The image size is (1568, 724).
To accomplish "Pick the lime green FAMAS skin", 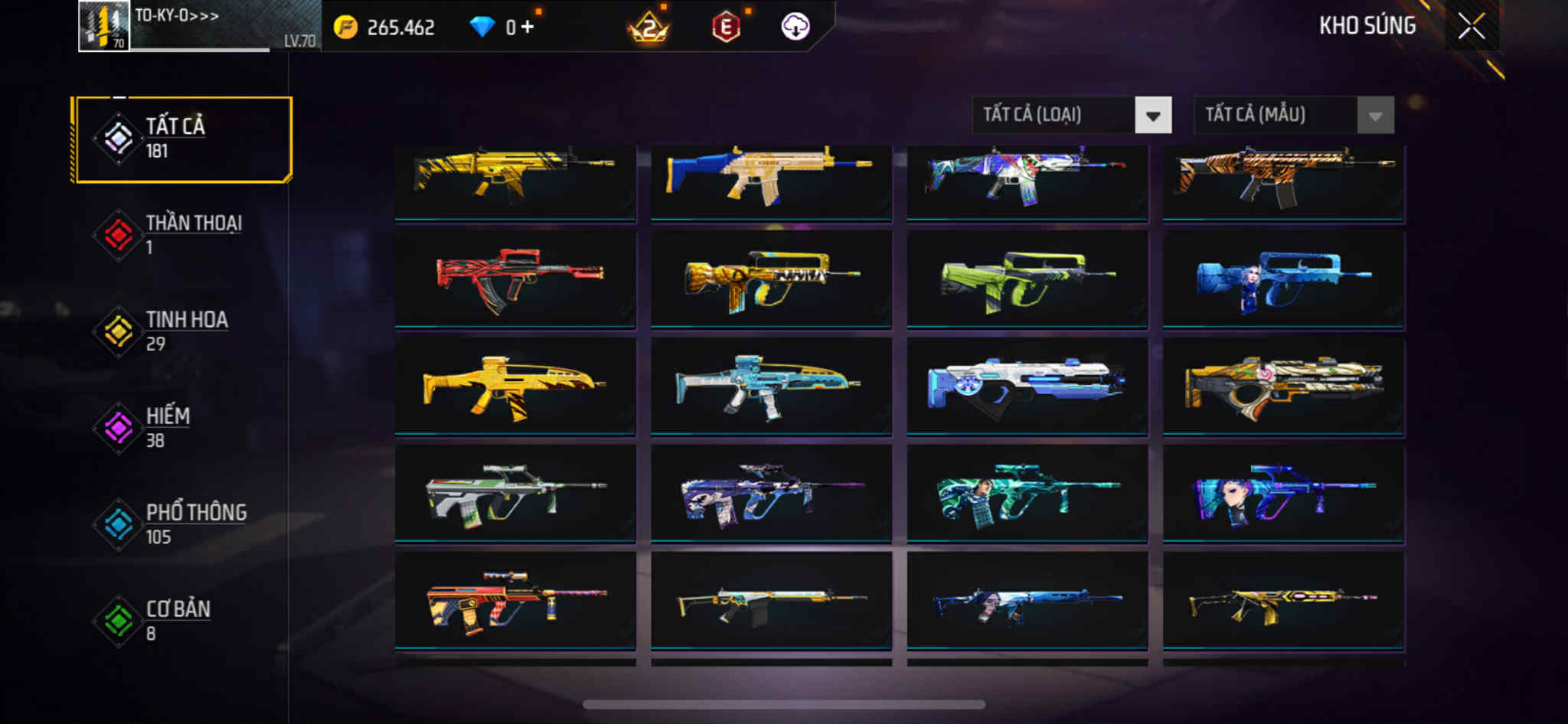I will pos(1027,279).
